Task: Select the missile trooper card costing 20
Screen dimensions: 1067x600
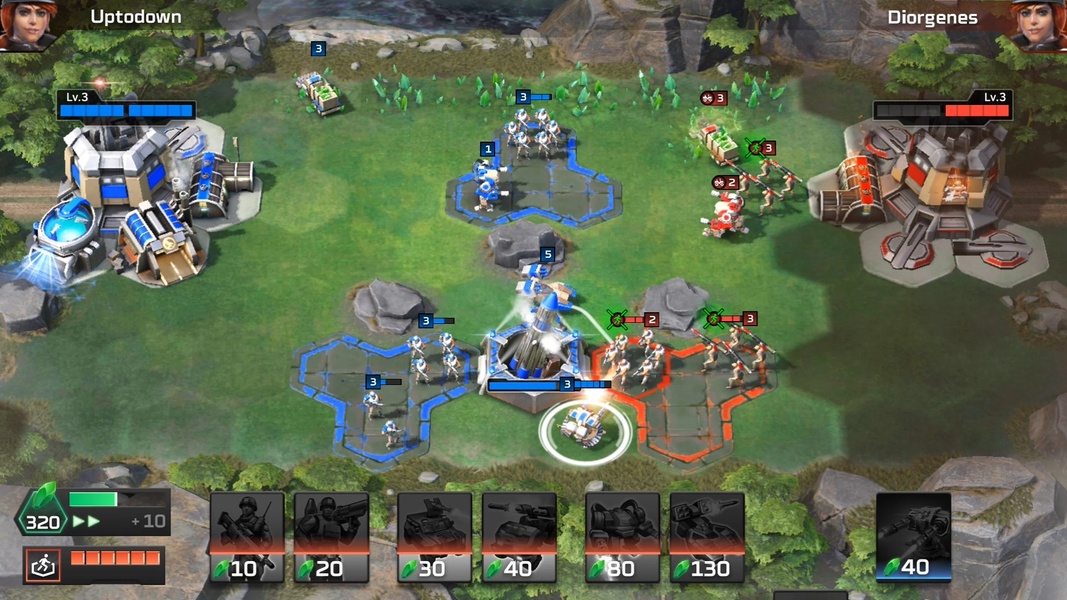Action: tap(330, 537)
